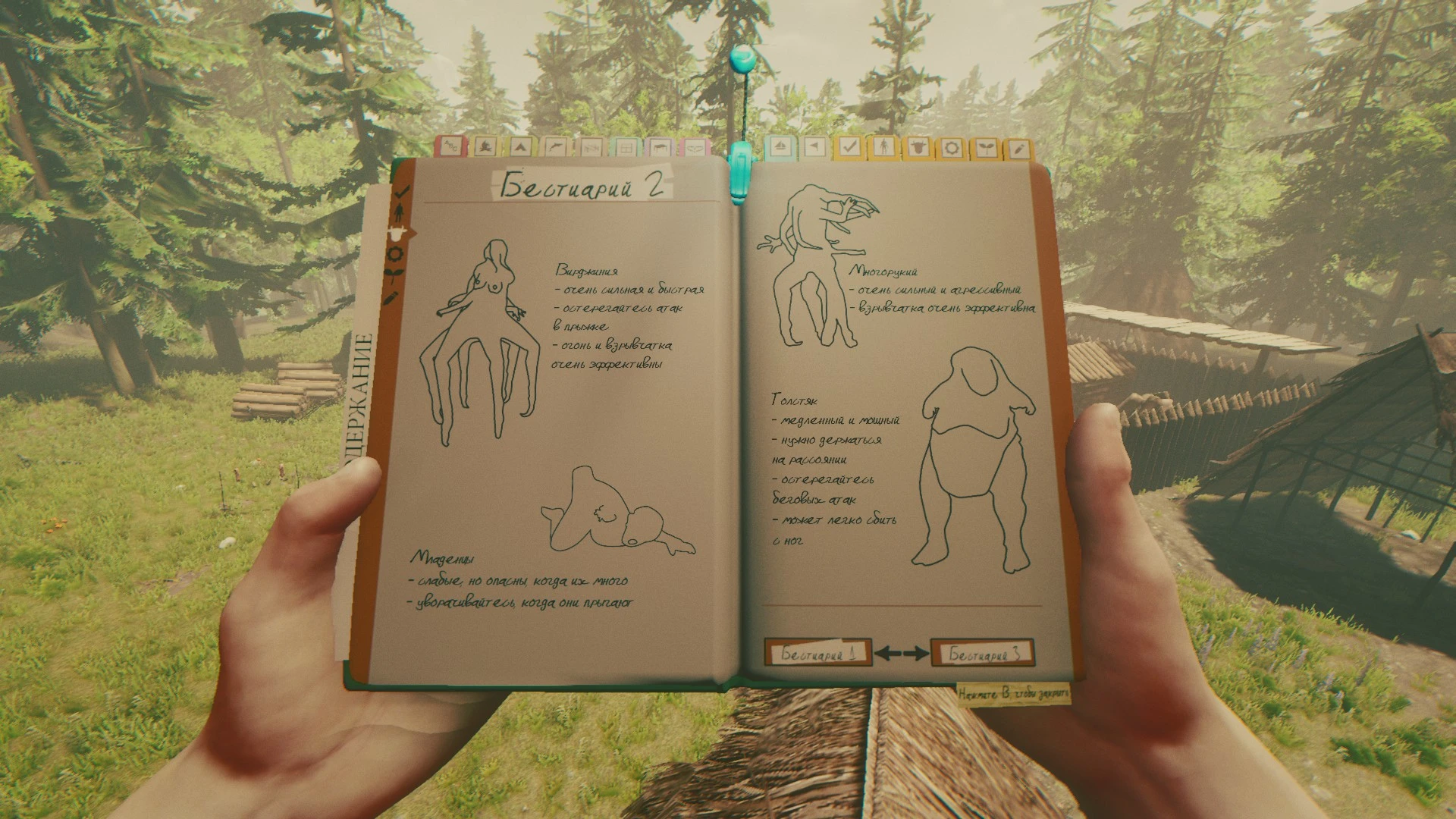Select the furniture table tab icon
Viewport: 1456px width, 819px height.
(x=661, y=149)
